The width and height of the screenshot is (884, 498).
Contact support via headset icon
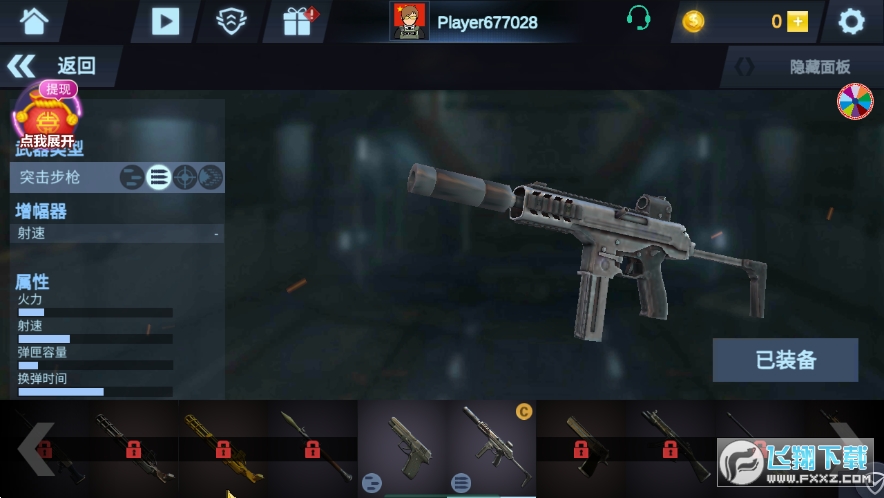pyautogui.click(x=639, y=19)
